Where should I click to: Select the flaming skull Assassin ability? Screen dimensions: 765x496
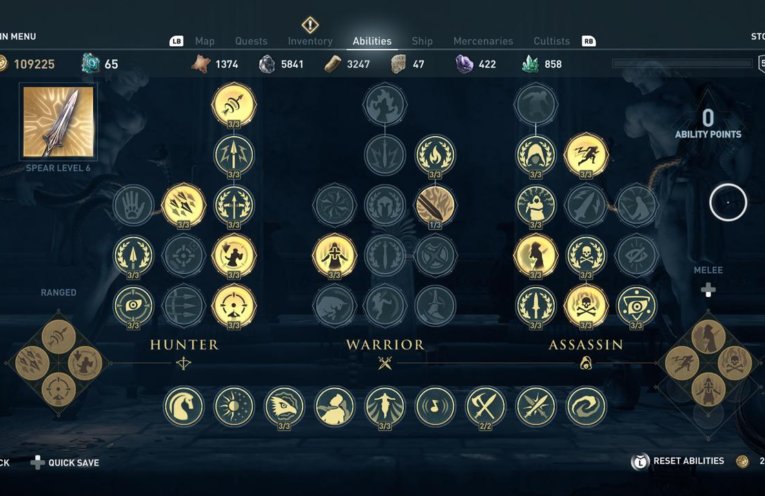pos(586,305)
